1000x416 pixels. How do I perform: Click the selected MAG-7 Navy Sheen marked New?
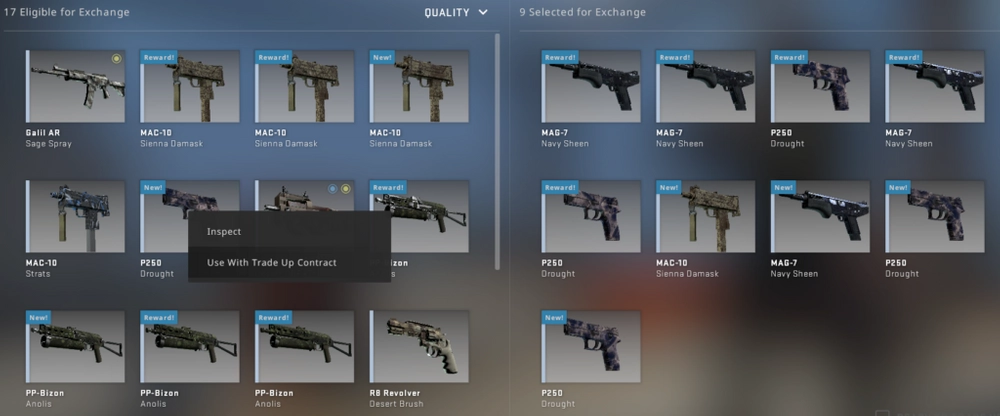point(820,216)
